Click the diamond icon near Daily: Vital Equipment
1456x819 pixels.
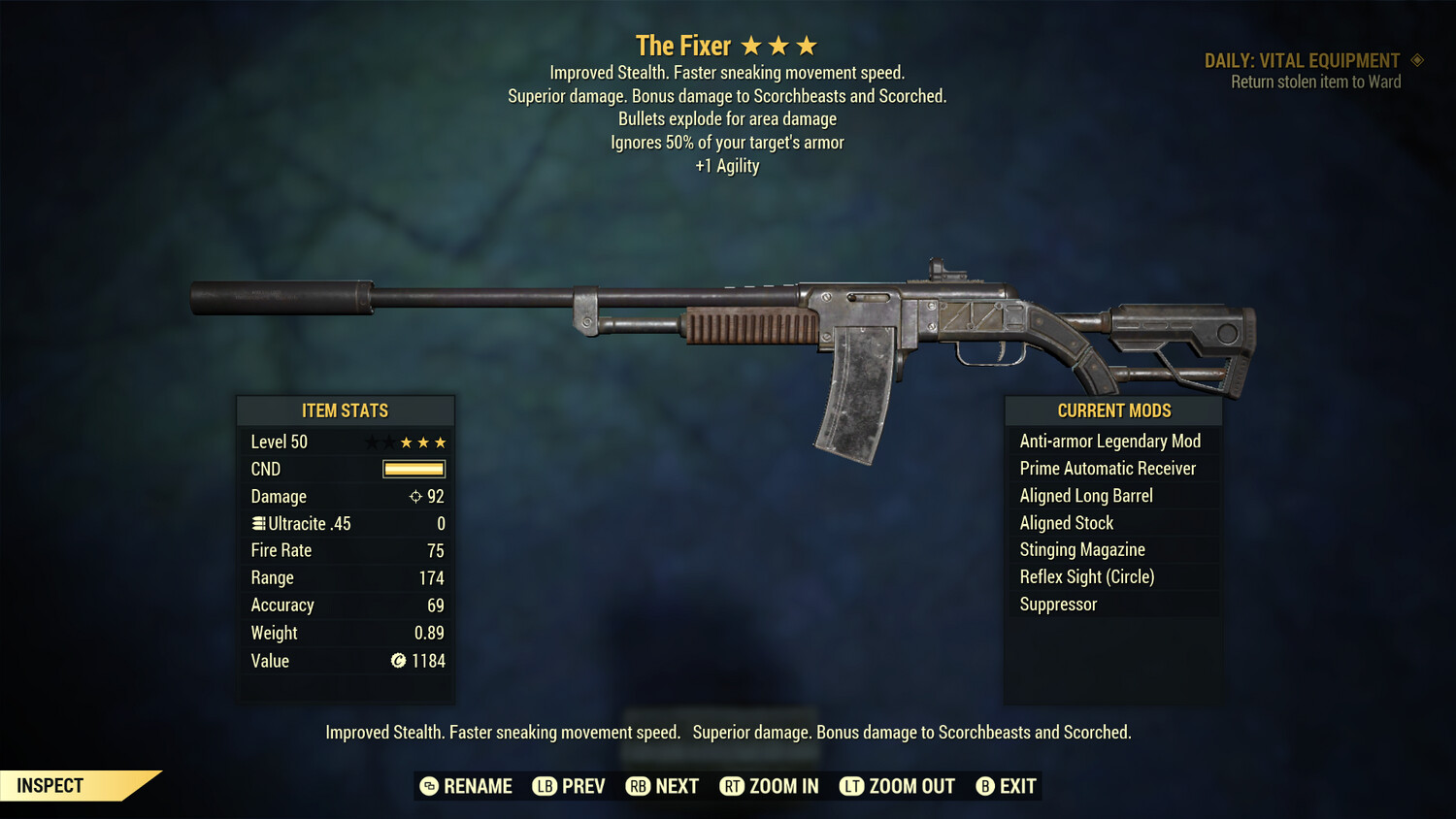pyautogui.click(x=1416, y=60)
